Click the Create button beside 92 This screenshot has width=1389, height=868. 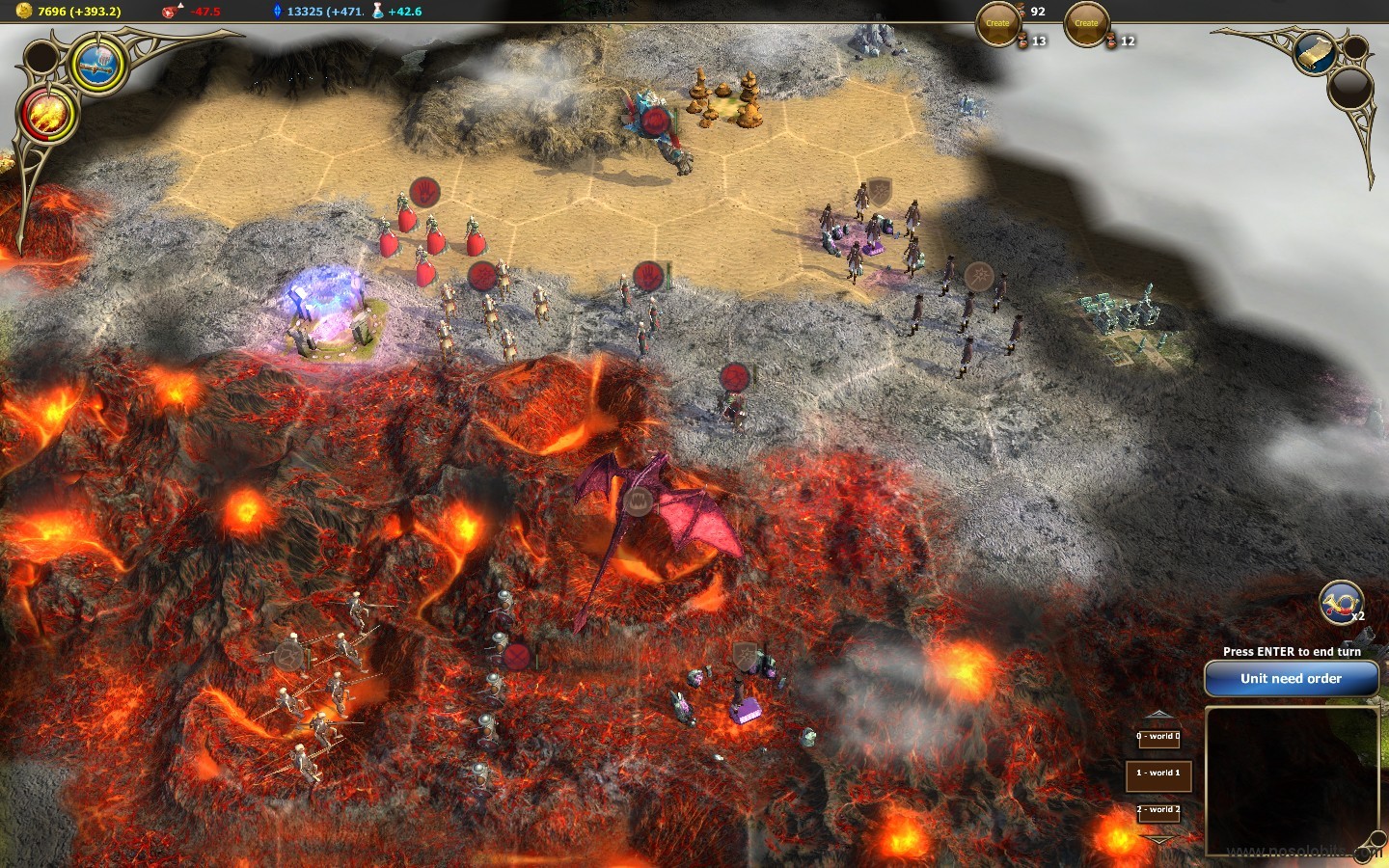pyautogui.click(x=997, y=23)
